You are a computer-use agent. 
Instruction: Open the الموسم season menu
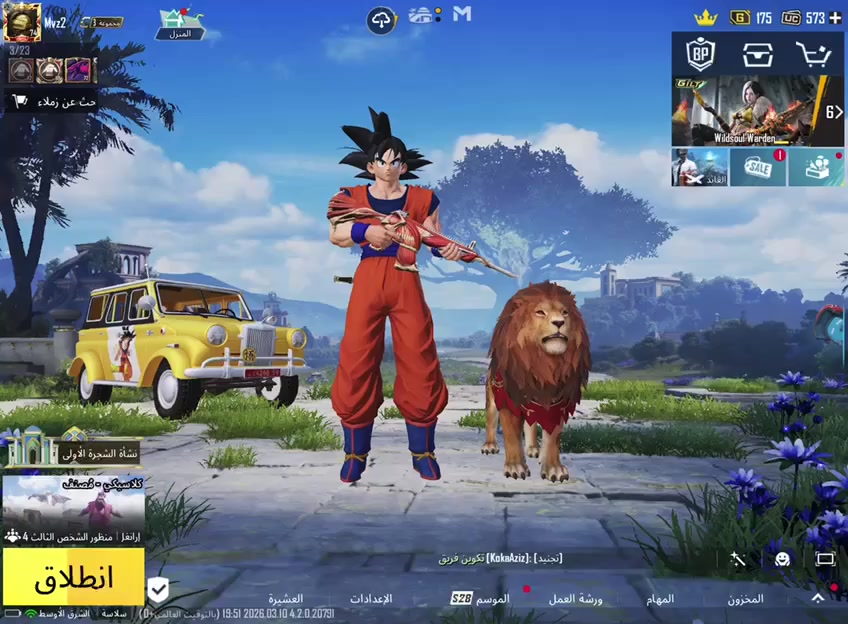click(x=491, y=599)
